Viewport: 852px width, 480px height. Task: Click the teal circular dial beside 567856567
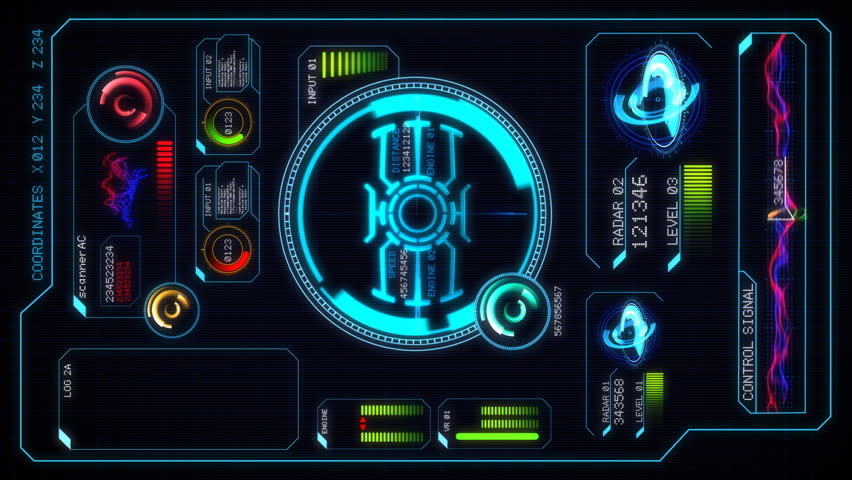(x=512, y=310)
